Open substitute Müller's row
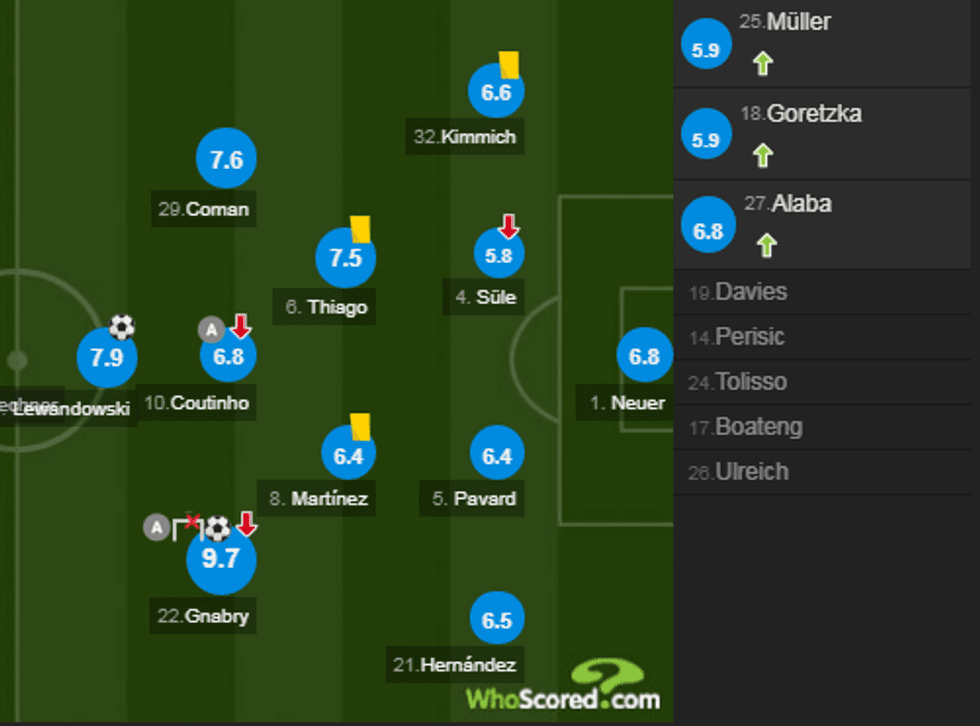The image size is (980, 726). pyautogui.click(x=826, y=43)
